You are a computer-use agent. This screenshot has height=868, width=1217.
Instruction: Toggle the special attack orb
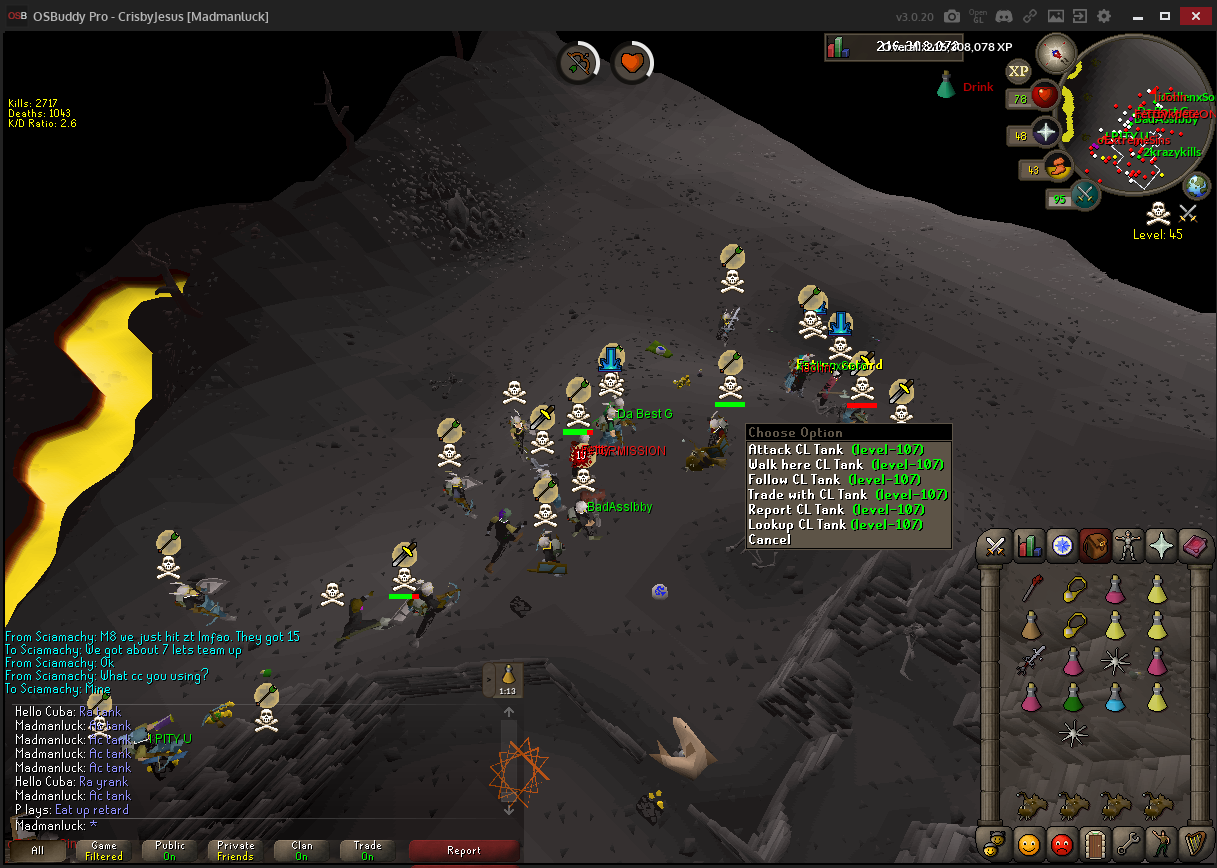point(1084,194)
